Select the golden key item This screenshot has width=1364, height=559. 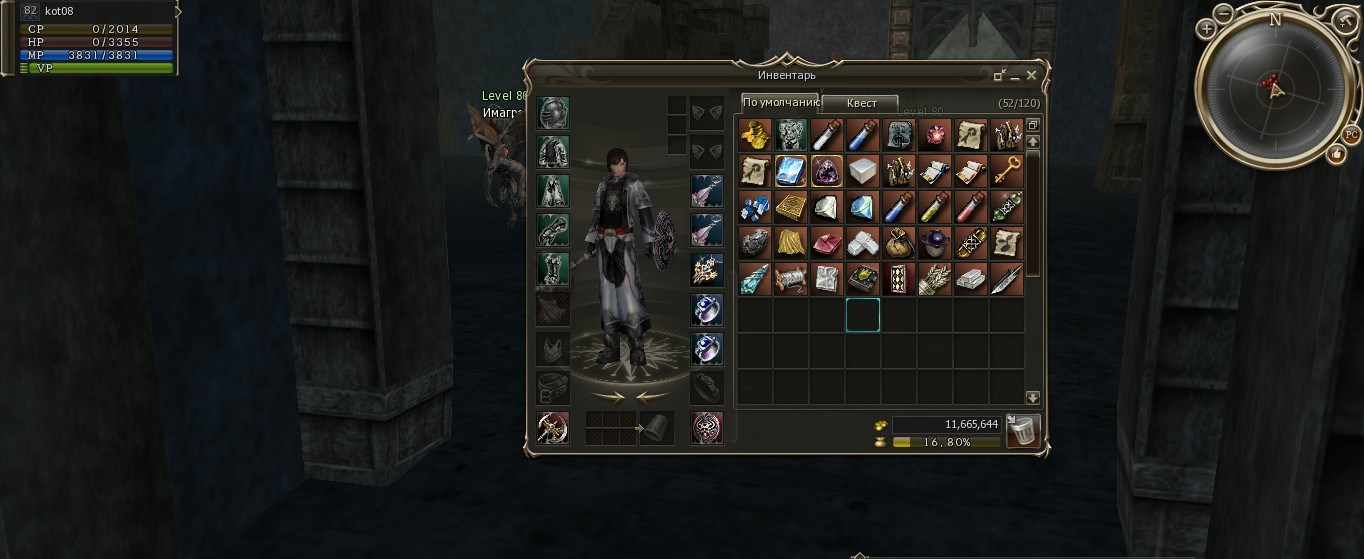(x=1006, y=171)
